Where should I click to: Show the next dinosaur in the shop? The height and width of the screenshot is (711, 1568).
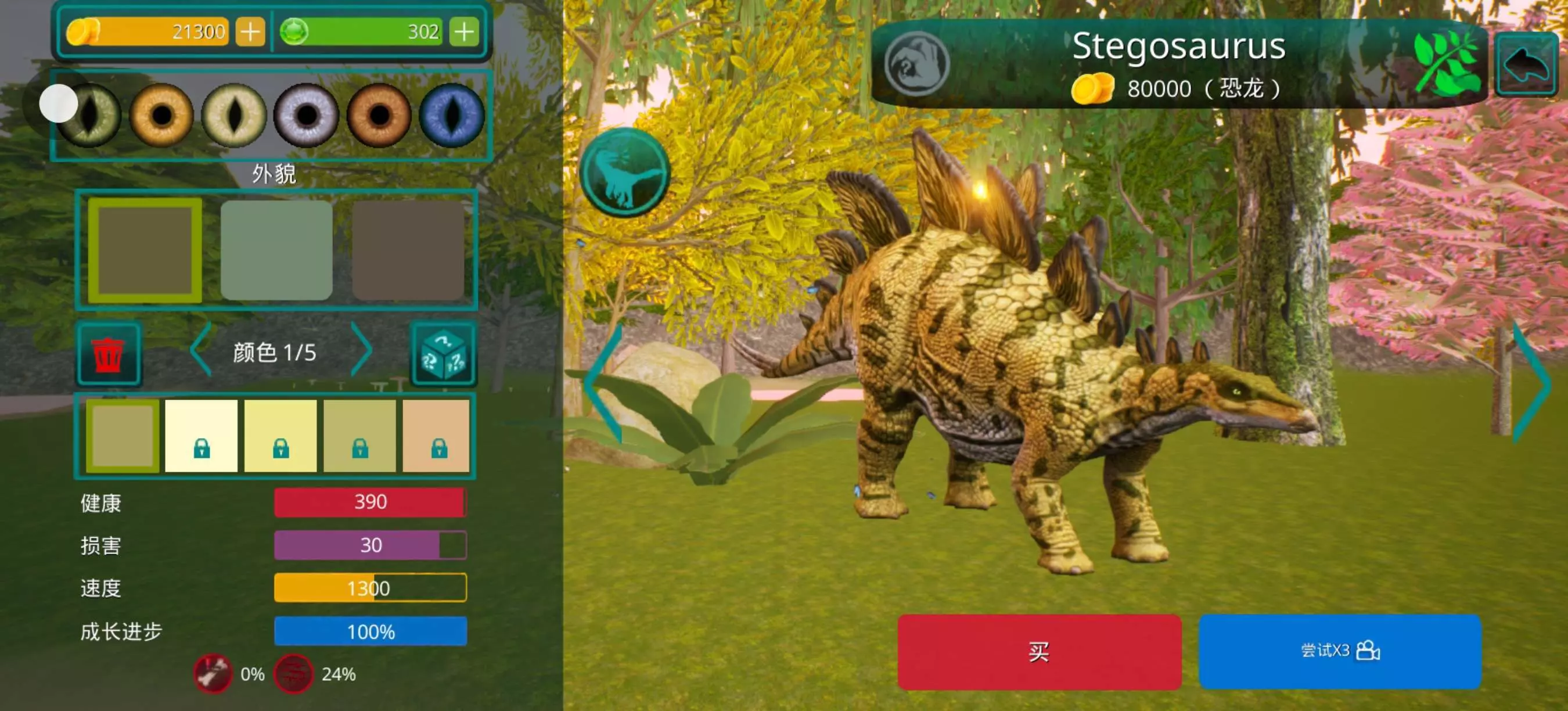(1532, 383)
